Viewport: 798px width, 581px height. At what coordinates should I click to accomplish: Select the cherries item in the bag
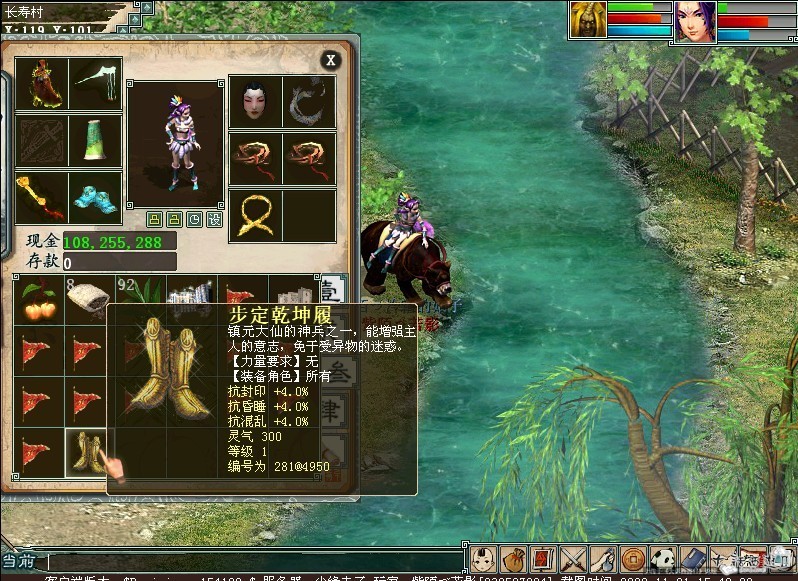click(x=38, y=301)
